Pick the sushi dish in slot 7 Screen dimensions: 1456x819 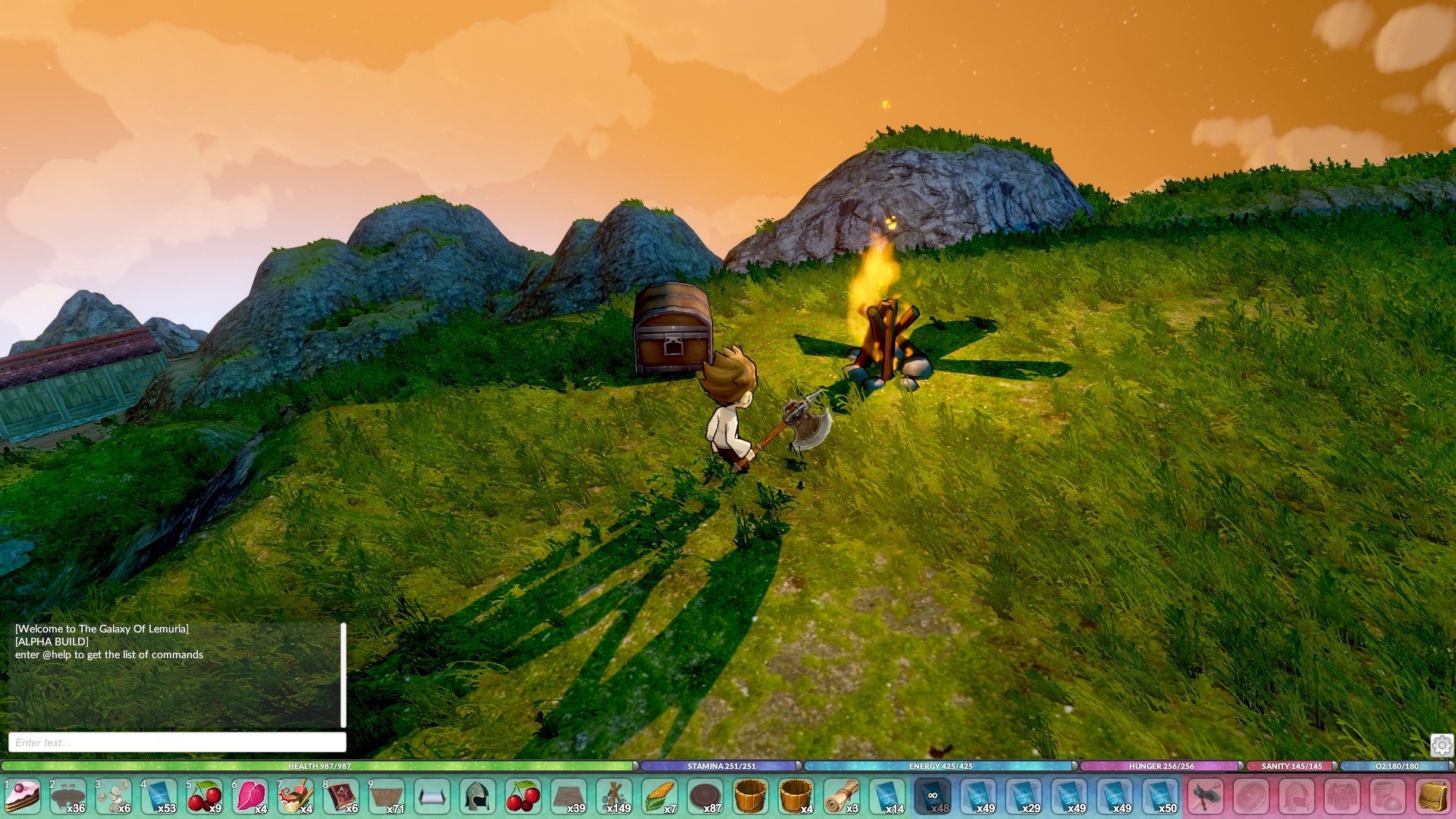pos(296,797)
